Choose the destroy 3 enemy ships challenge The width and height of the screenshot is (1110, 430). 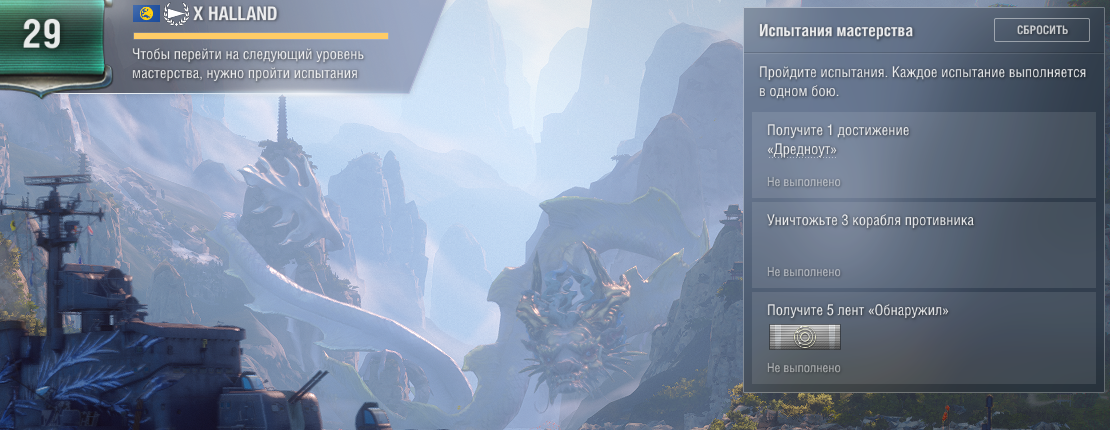coord(923,245)
